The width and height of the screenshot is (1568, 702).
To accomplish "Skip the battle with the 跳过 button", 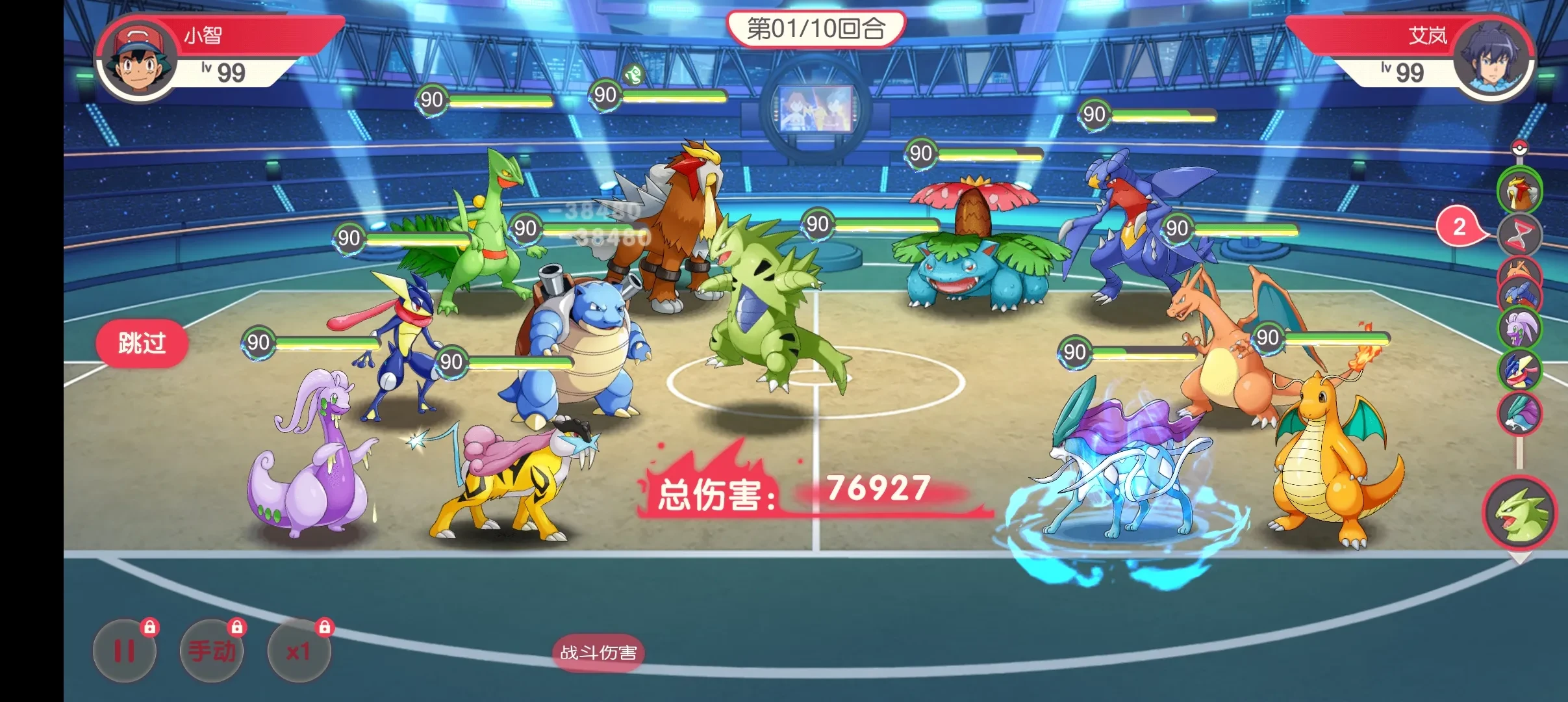I will pyautogui.click(x=142, y=343).
